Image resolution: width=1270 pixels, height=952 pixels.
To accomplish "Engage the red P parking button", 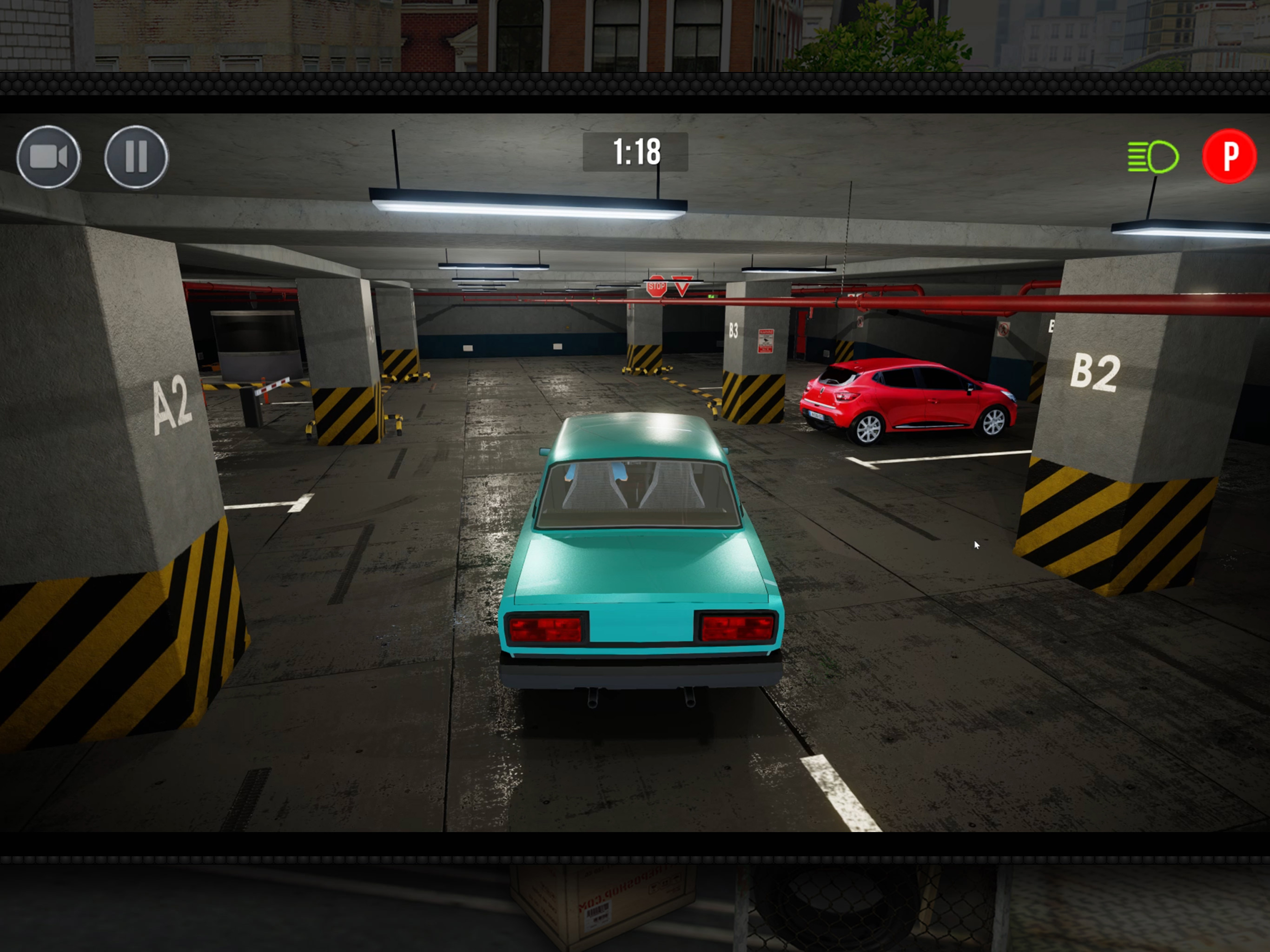I will (x=1229, y=156).
